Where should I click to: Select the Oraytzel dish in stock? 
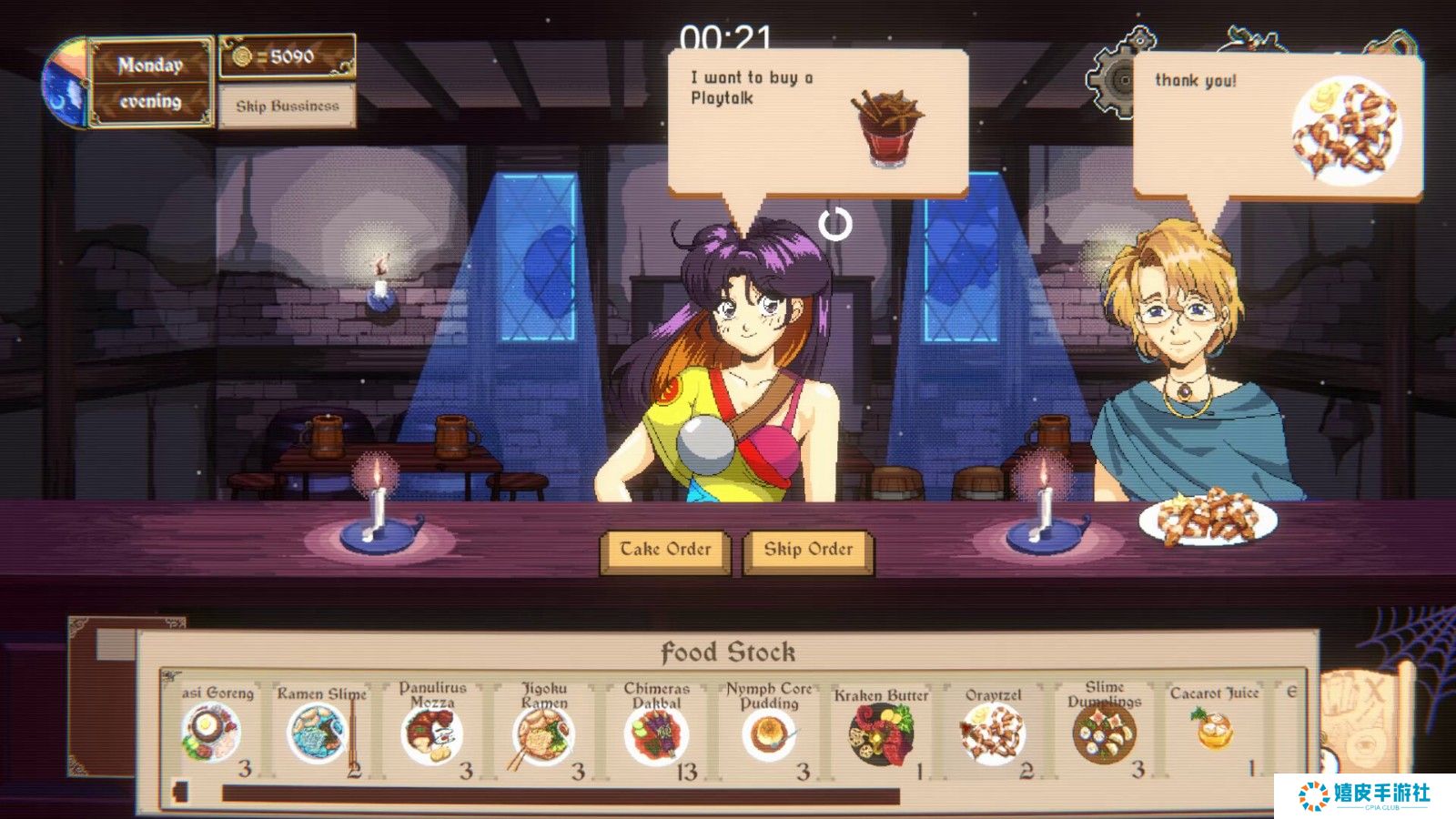pyautogui.click(x=992, y=734)
